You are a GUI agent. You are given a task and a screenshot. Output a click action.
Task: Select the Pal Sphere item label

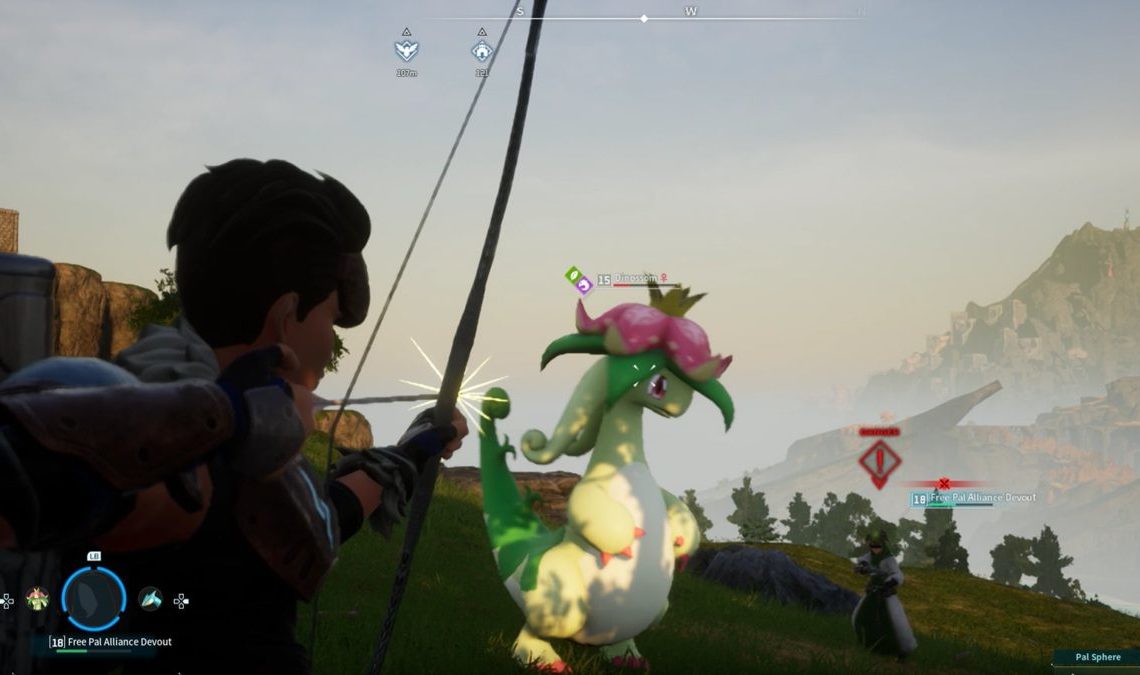tap(1096, 658)
